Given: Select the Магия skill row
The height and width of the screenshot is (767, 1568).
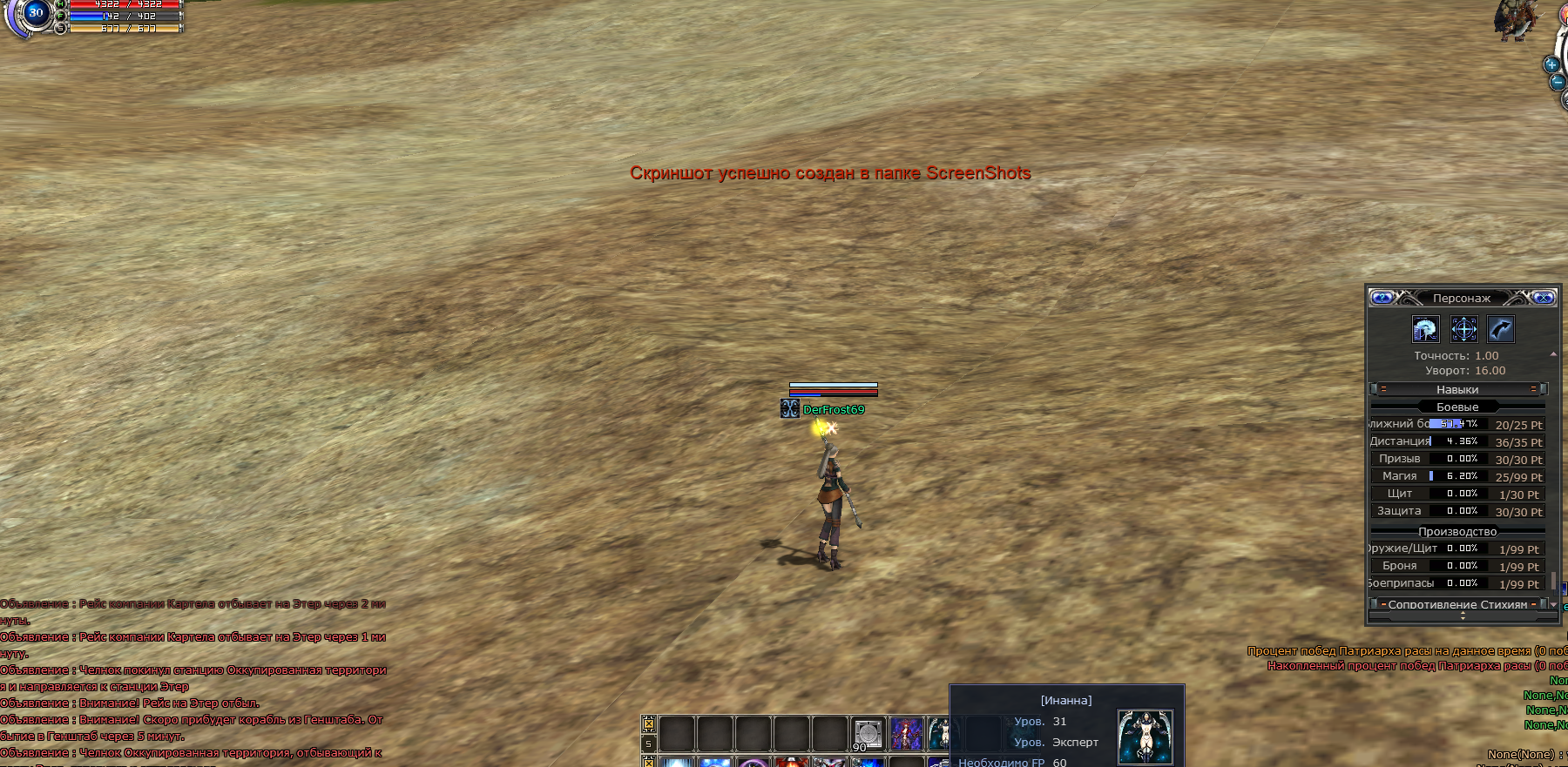Looking at the screenshot, I should pos(1456,476).
